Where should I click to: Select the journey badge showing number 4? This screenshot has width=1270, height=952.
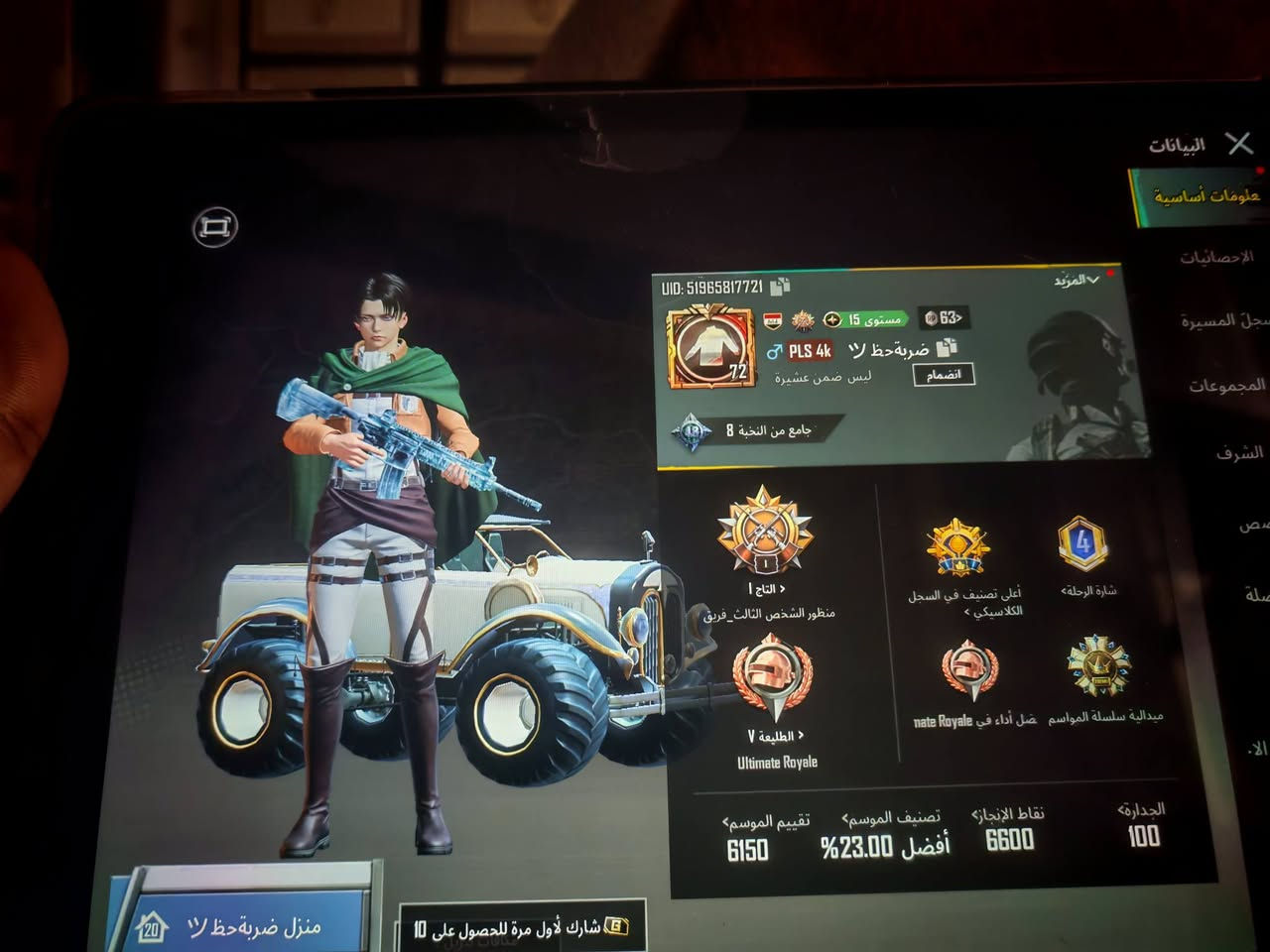(1082, 541)
